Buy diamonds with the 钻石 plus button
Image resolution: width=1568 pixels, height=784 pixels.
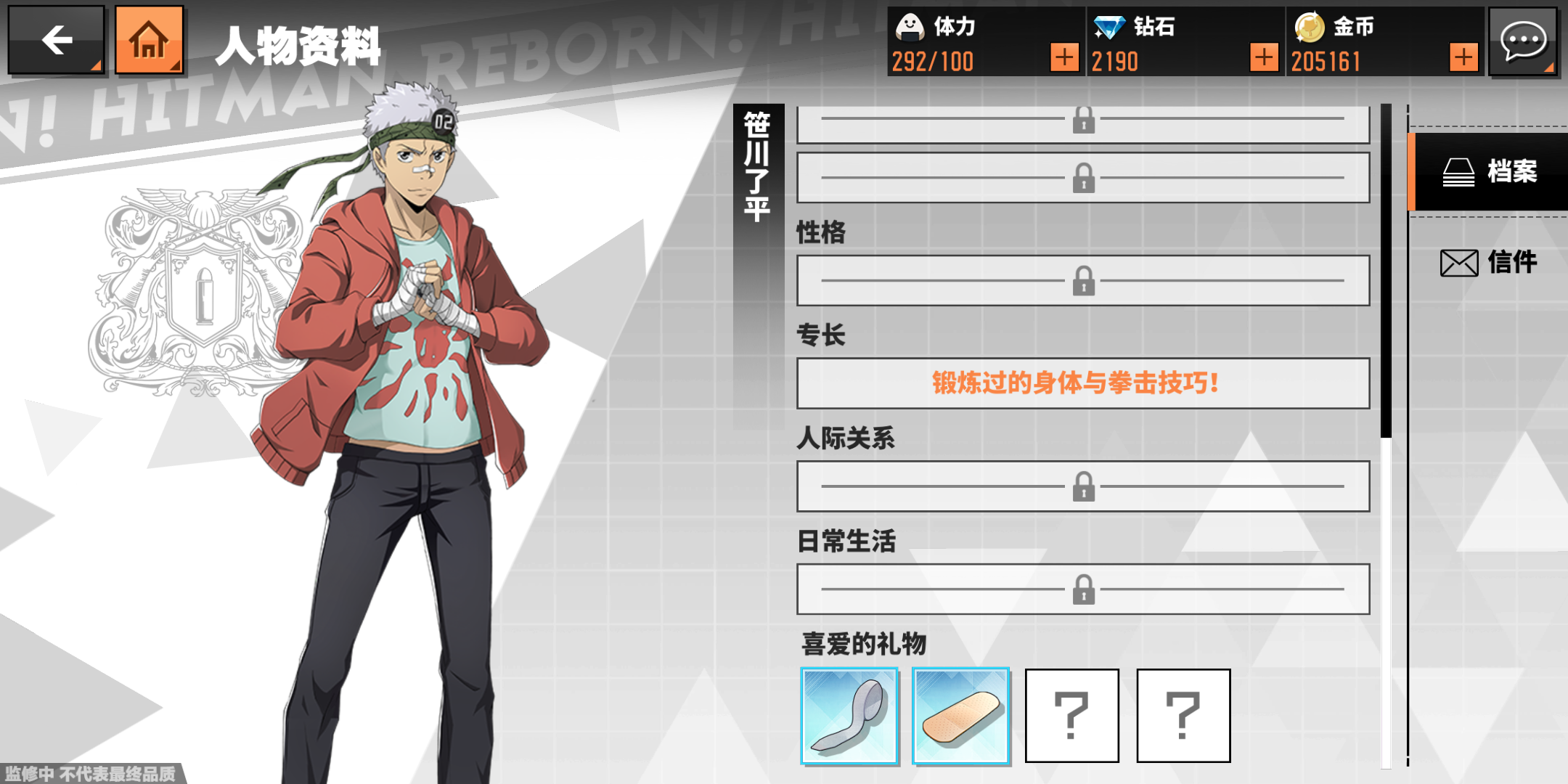(1263, 57)
